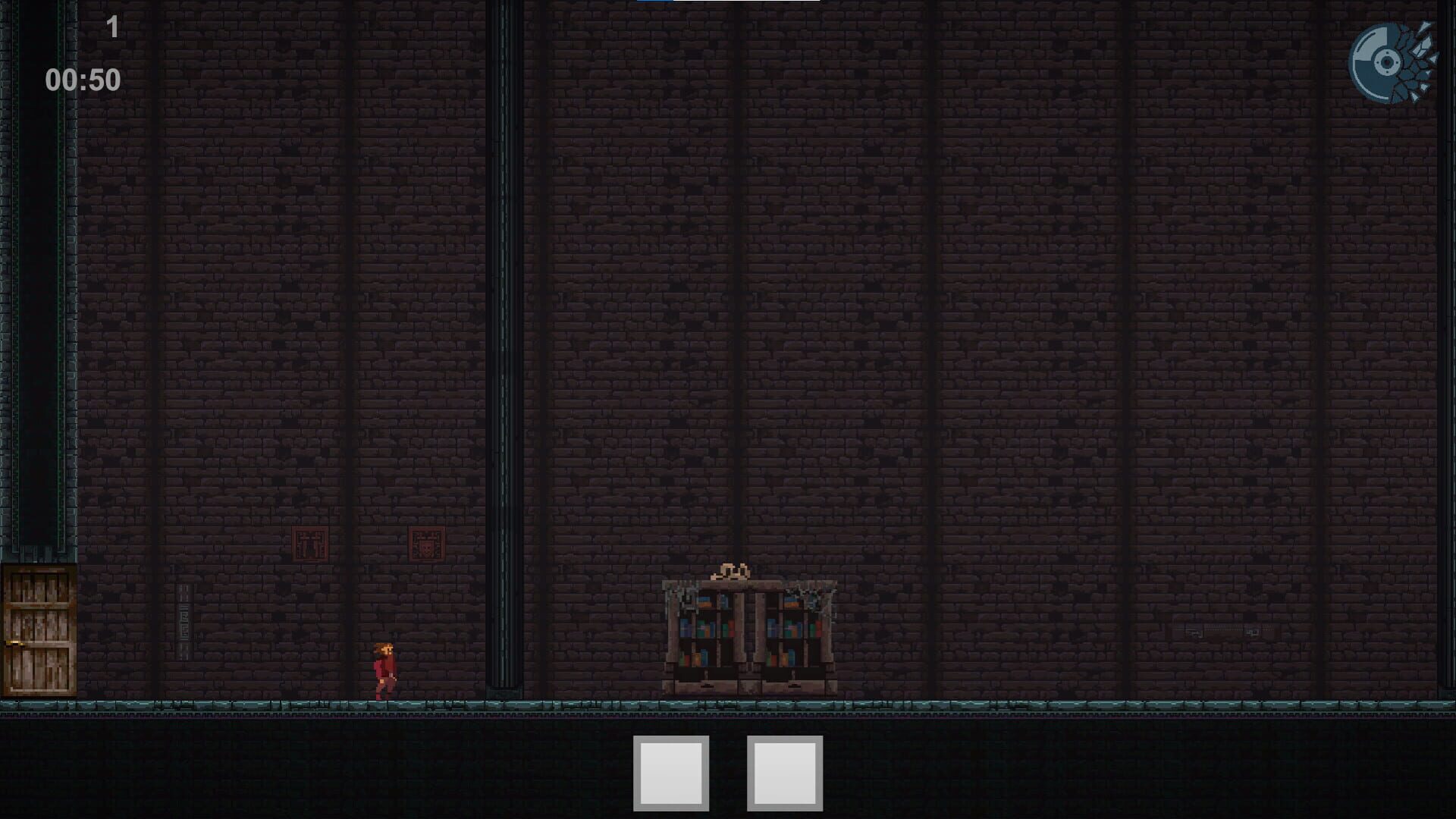Toggle the right empty inventory slot
The height and width of the screenshot is (819, 1456).
click(x=786, y=775)
